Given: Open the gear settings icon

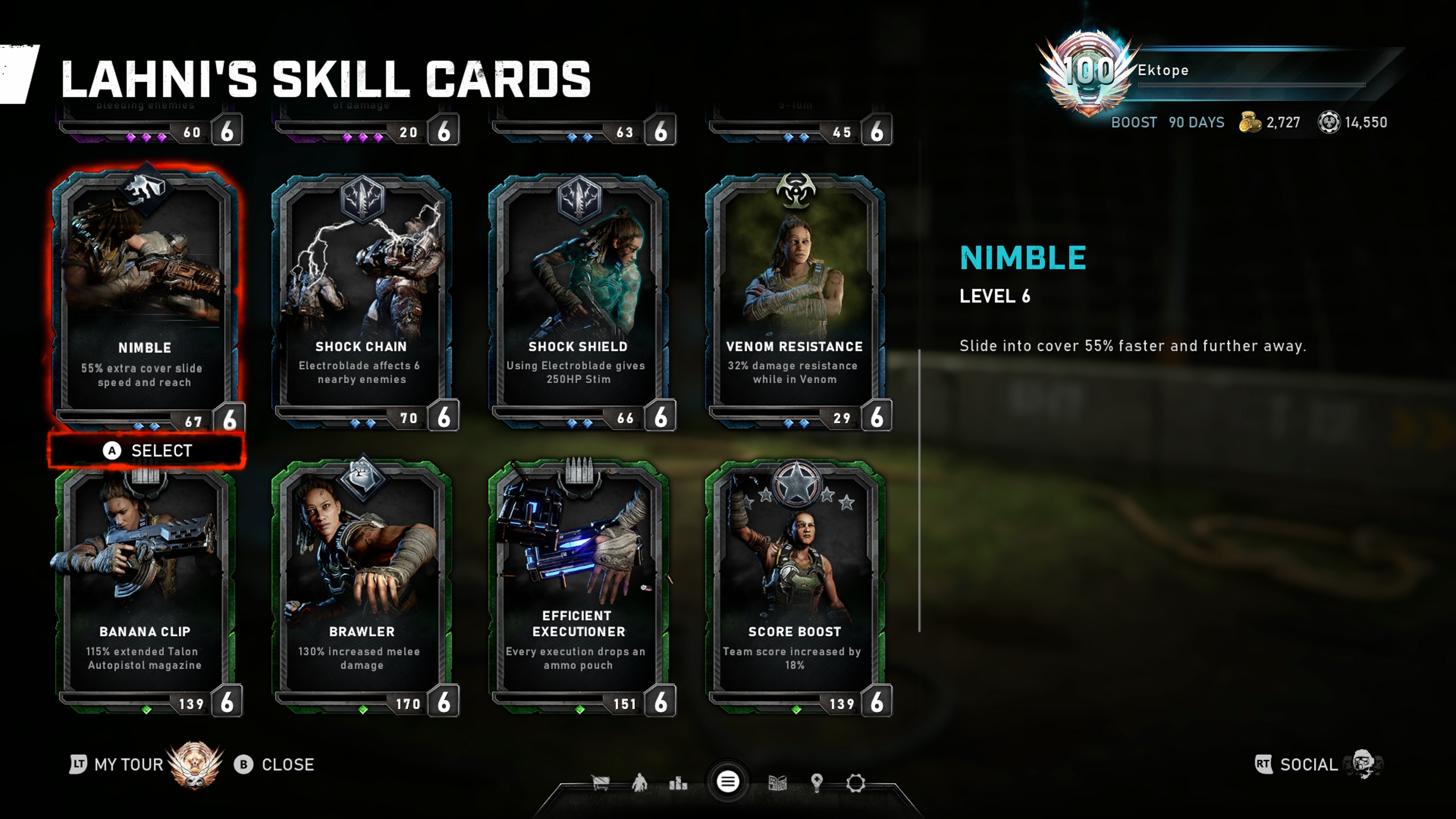Looking at the screenshot, I should pos(856,783).
